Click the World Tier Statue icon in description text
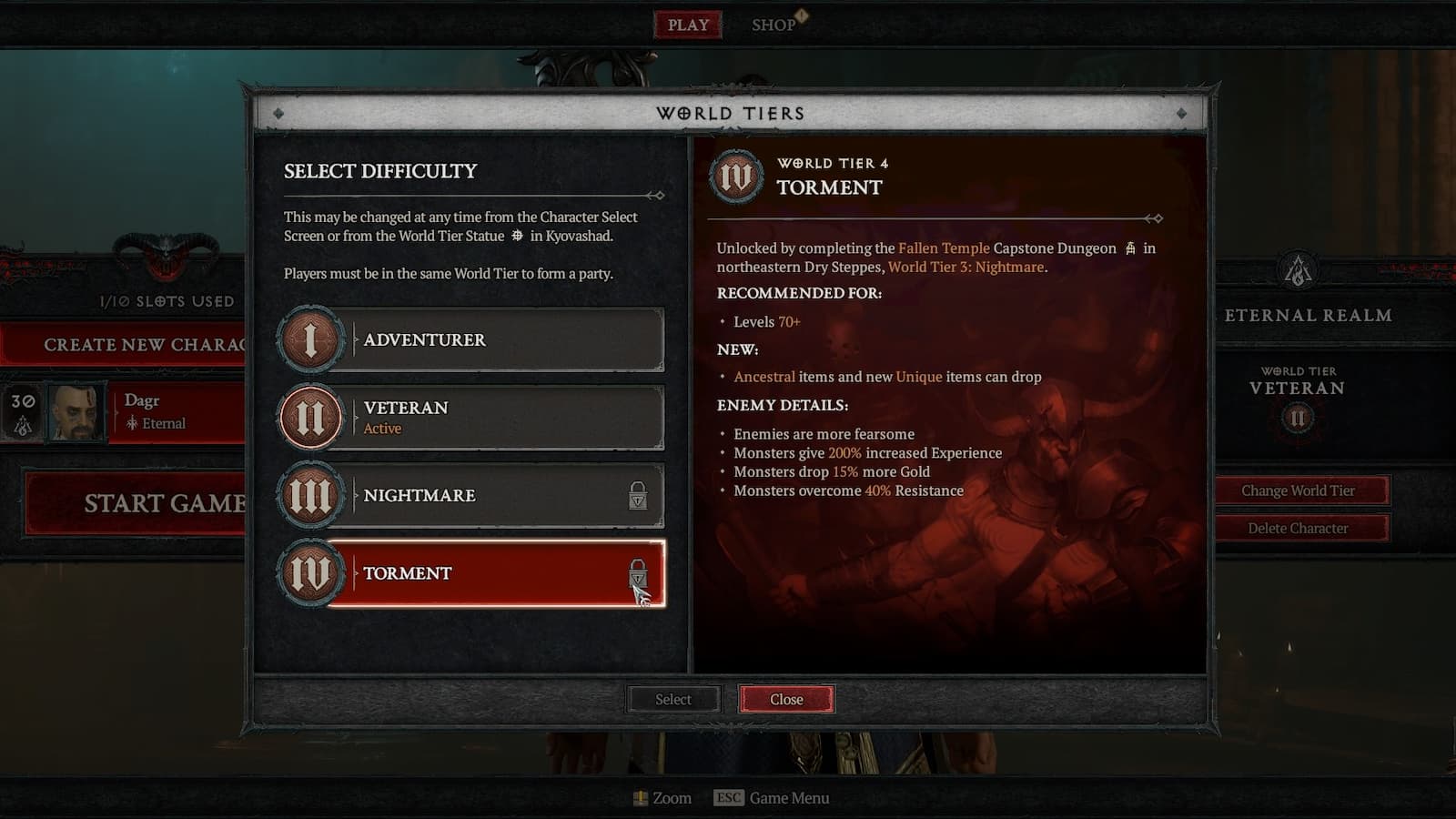1456x819 pixels. (x=516, y=236)
